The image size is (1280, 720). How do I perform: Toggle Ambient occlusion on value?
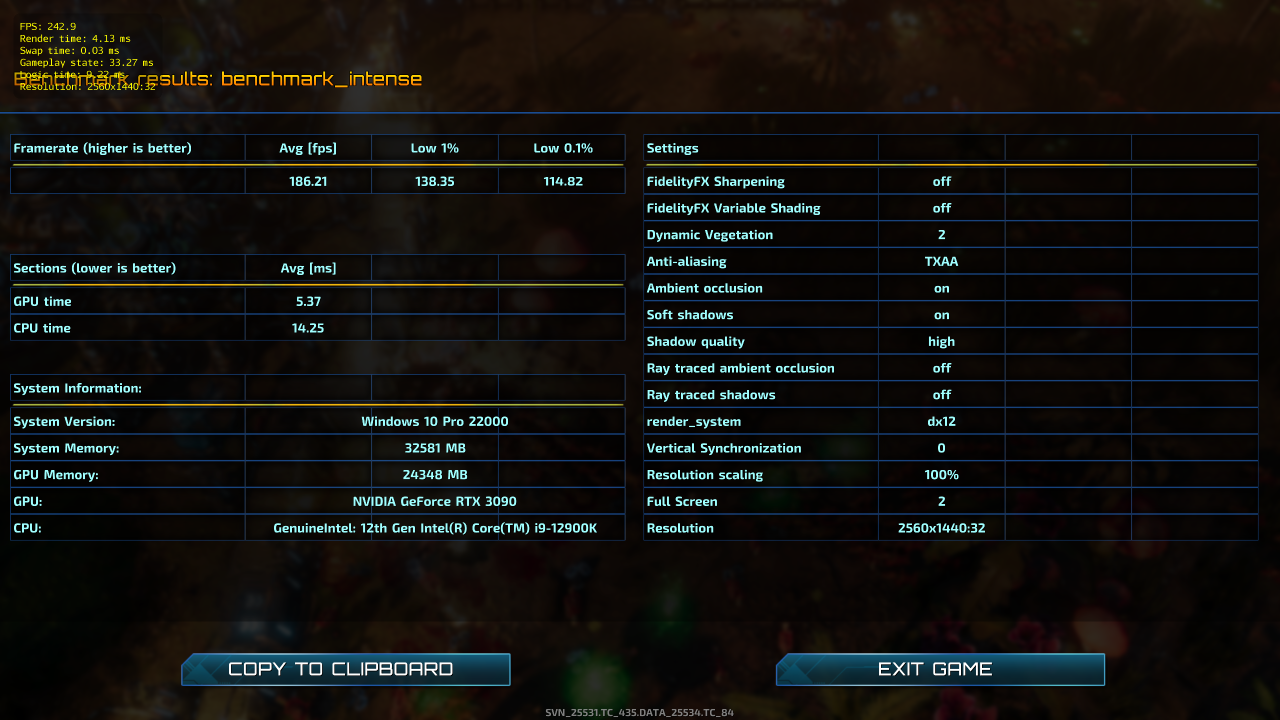click(x=941, y=287)
